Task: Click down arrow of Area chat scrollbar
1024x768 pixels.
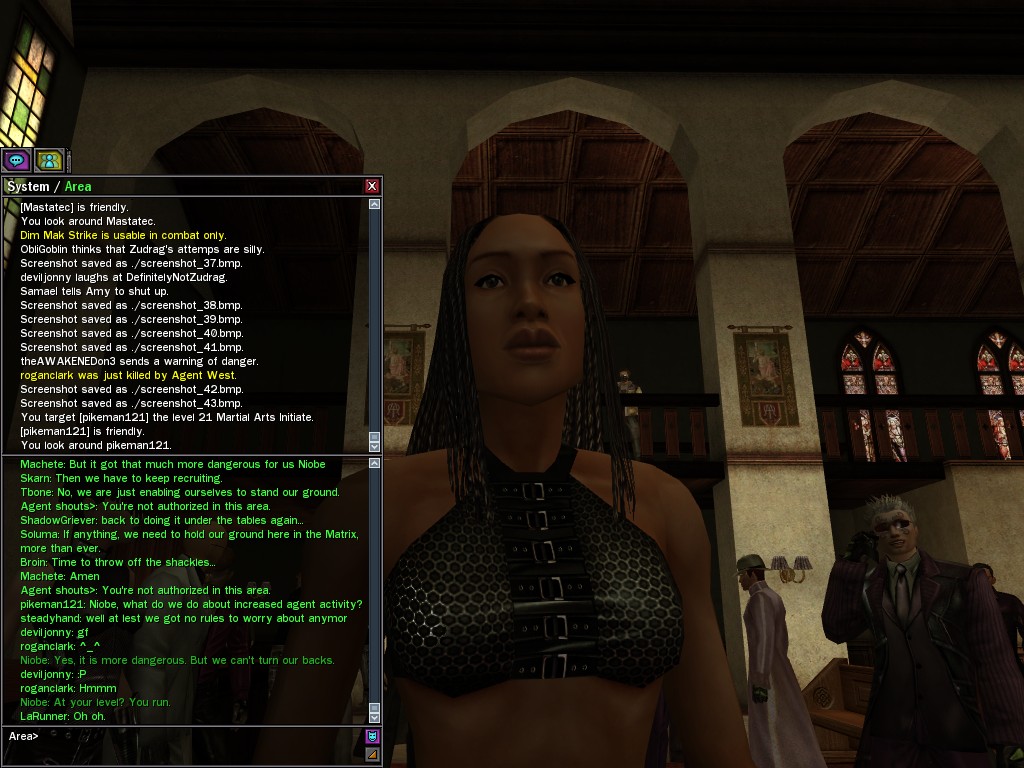Action: [x=375, y=717]
